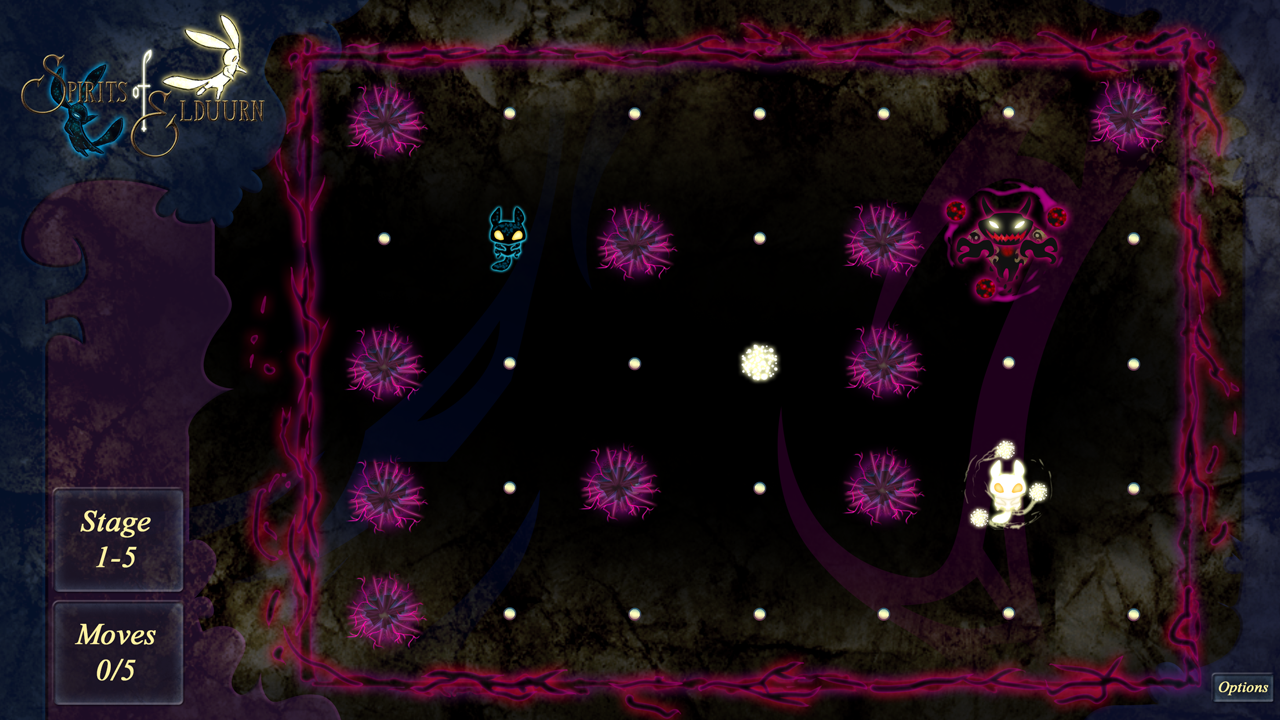The height and width of the screenshot is (720, 1280).
Task: Open the Options menu
Action: tap(1243, 688)
